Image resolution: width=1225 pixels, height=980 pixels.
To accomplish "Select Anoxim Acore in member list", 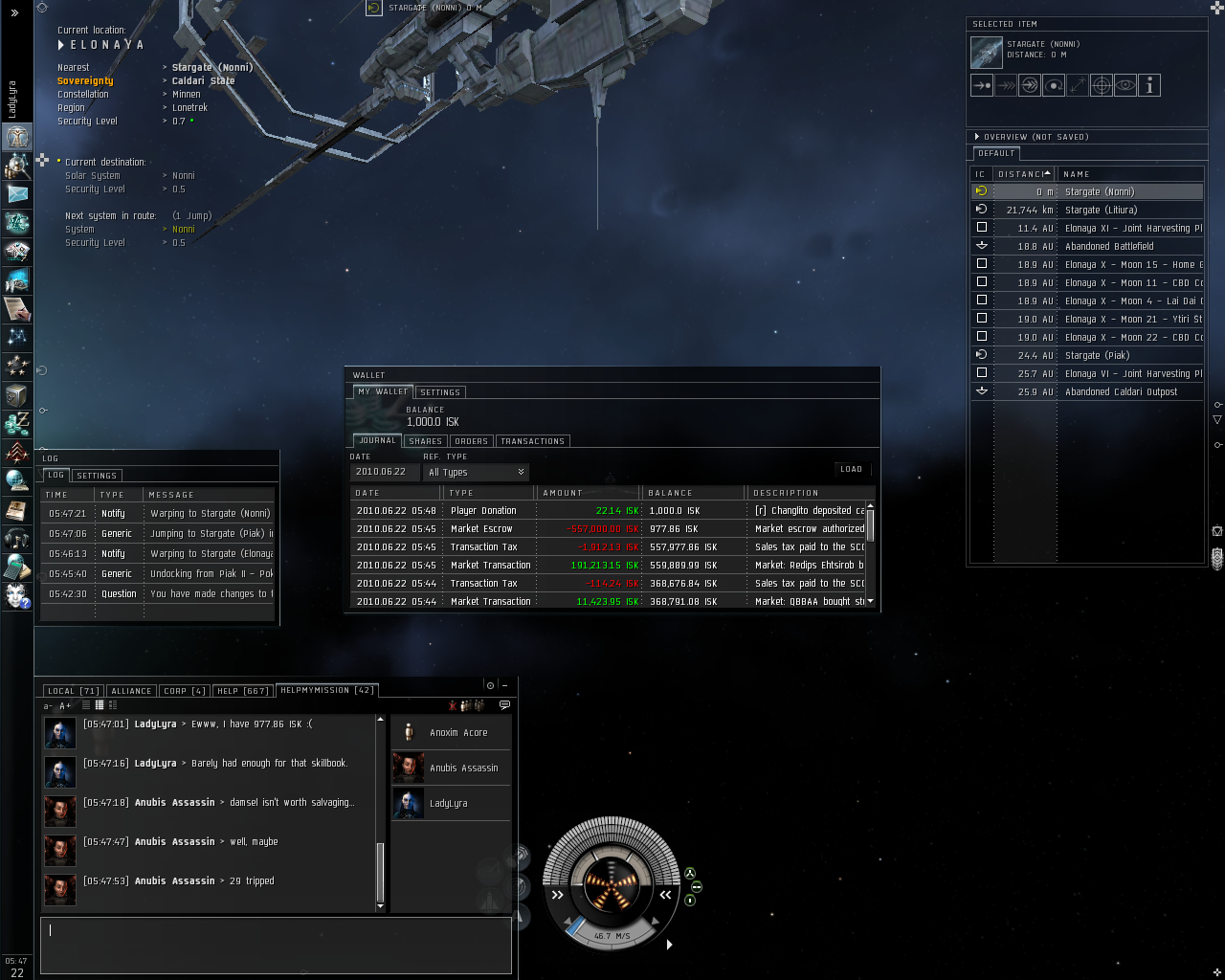I will pos(458,733).
